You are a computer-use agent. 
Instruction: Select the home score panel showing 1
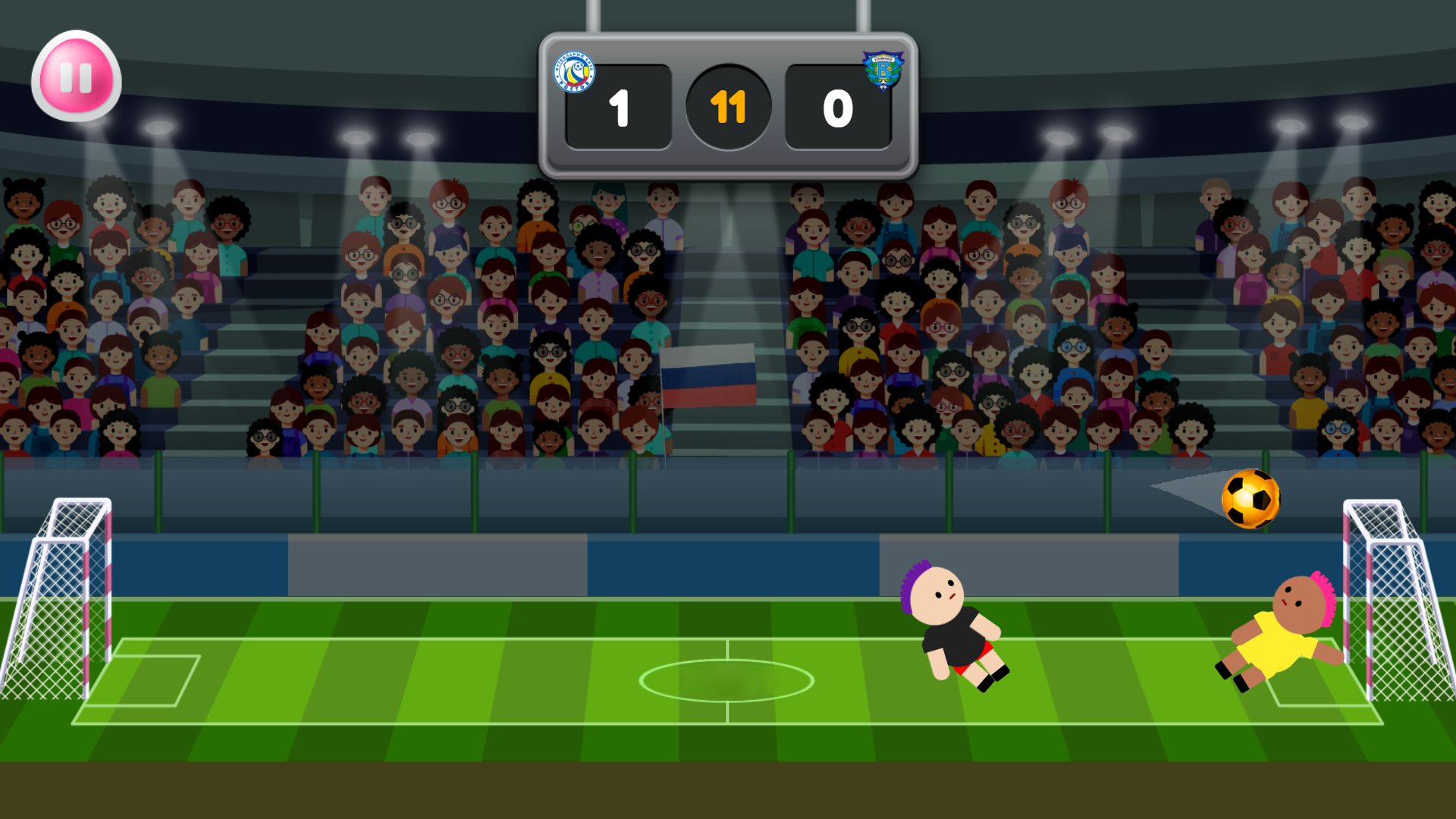(618, 108)
